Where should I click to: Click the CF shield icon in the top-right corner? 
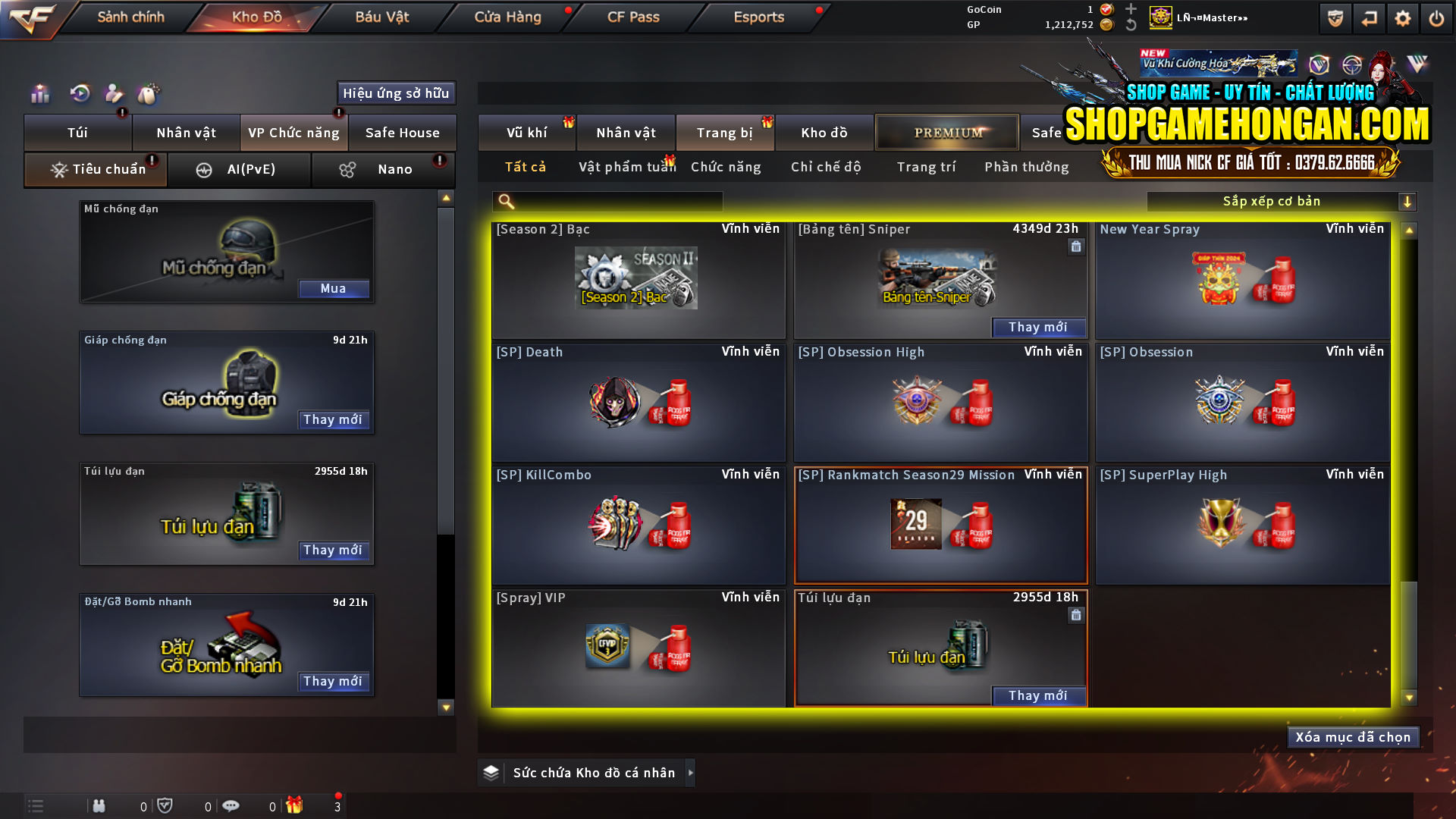coord(1335,17)
